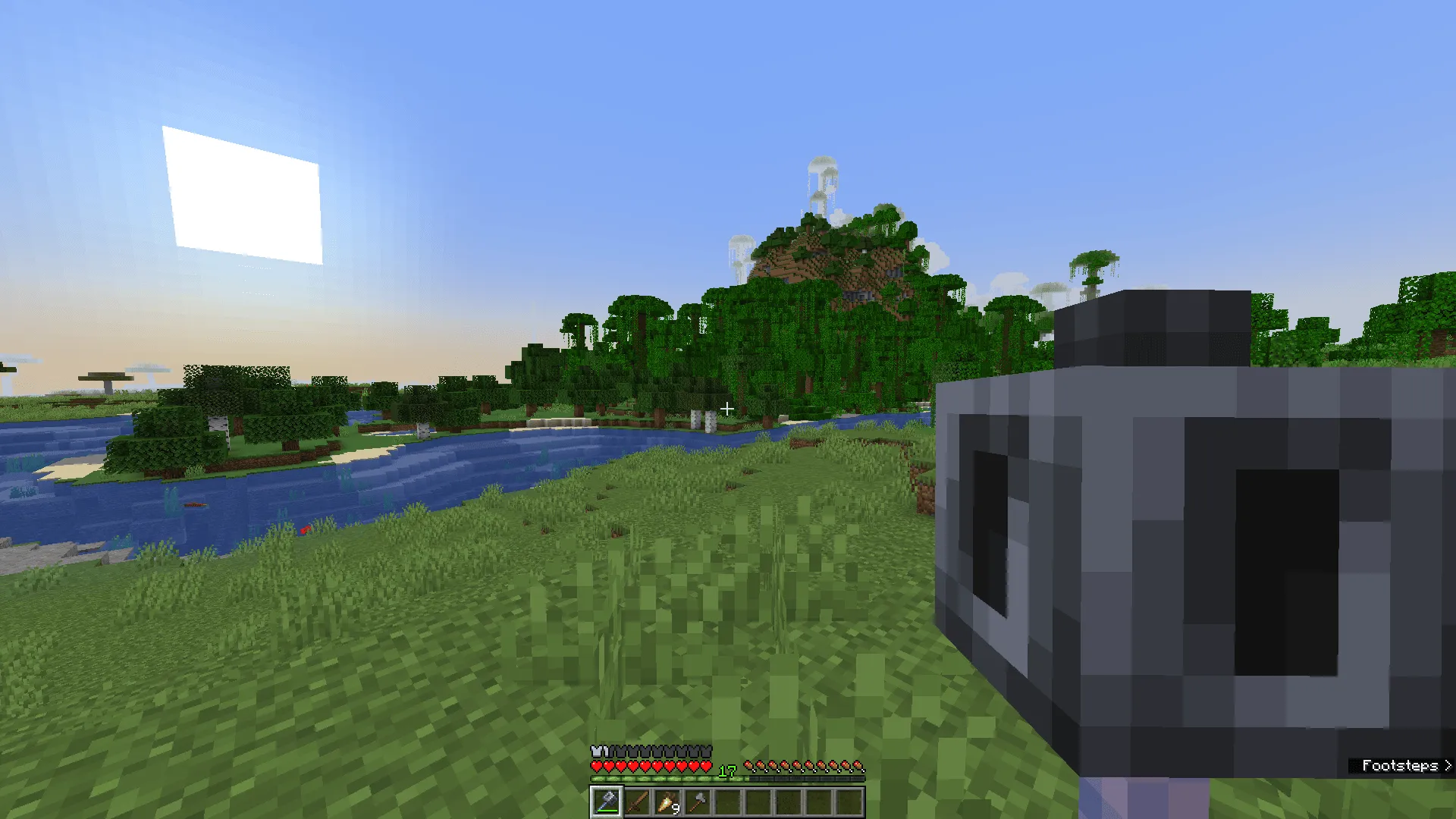
Task: Select the wooden sword in the hotbar
Action: point(636,800)
